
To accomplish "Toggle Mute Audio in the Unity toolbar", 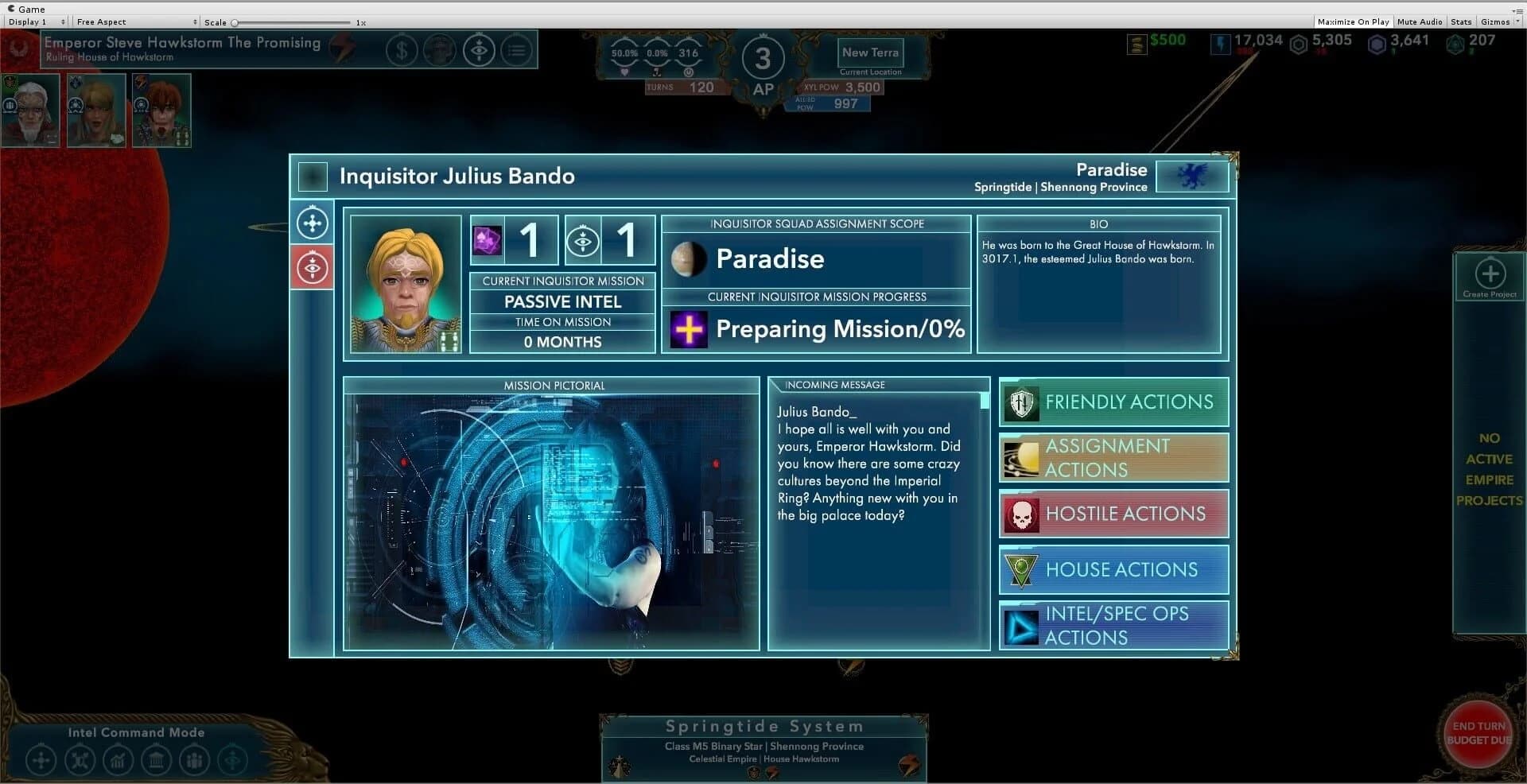I will (1420, 21).
